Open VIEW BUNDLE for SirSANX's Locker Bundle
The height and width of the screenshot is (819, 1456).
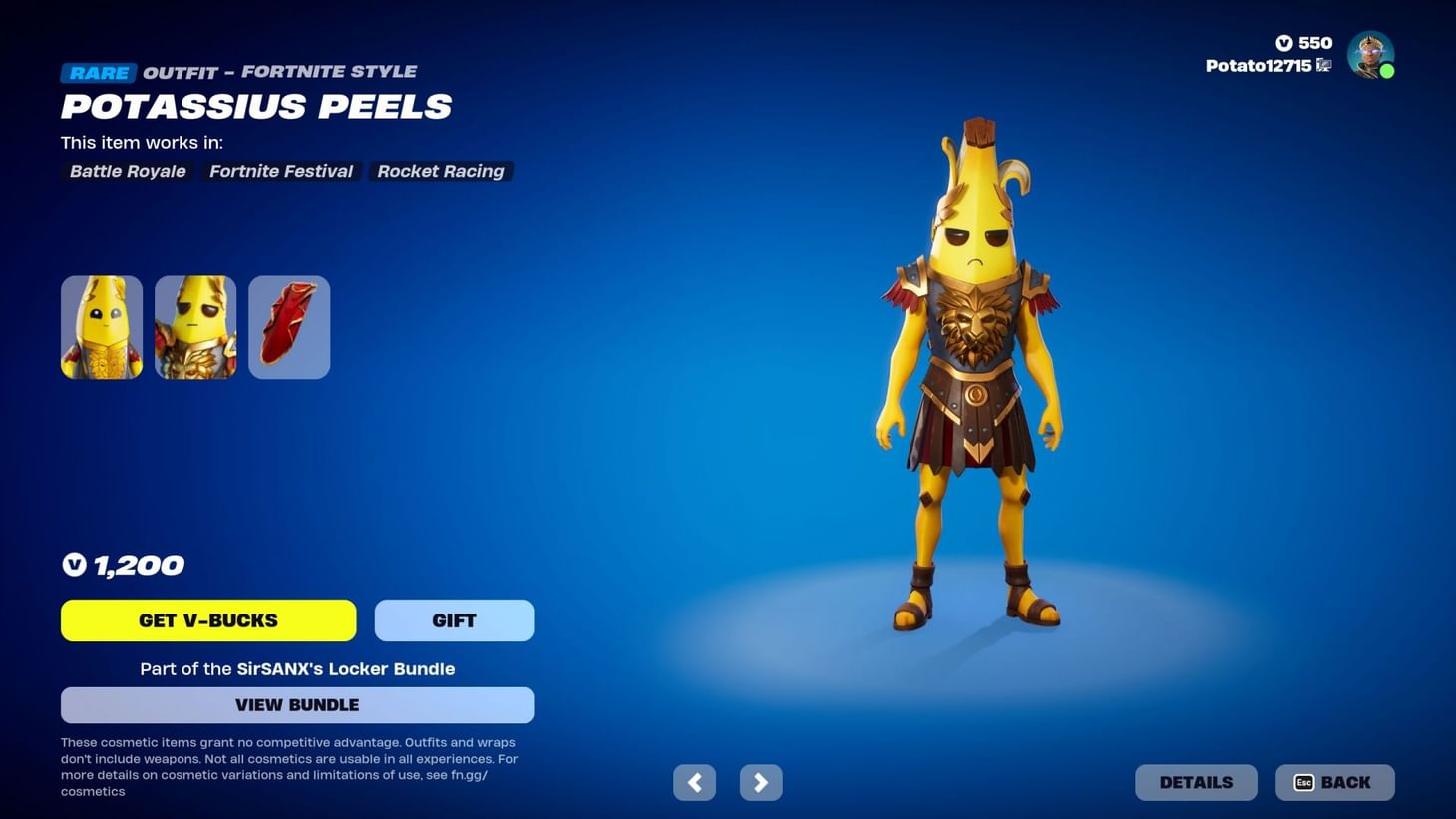(296, 704)
